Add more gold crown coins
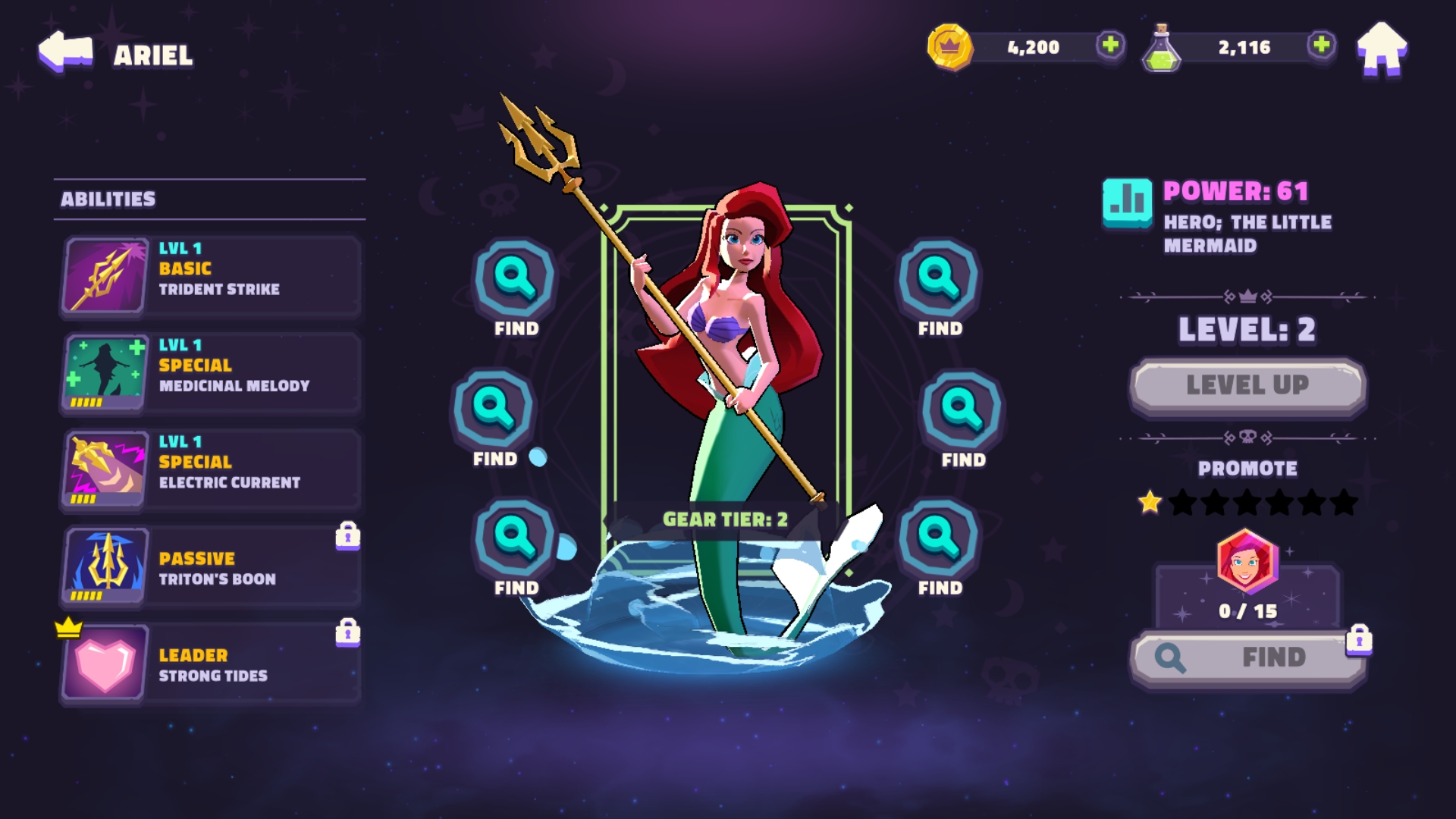The width and height of the screenshot is (1456, 819). point(1110,45)
